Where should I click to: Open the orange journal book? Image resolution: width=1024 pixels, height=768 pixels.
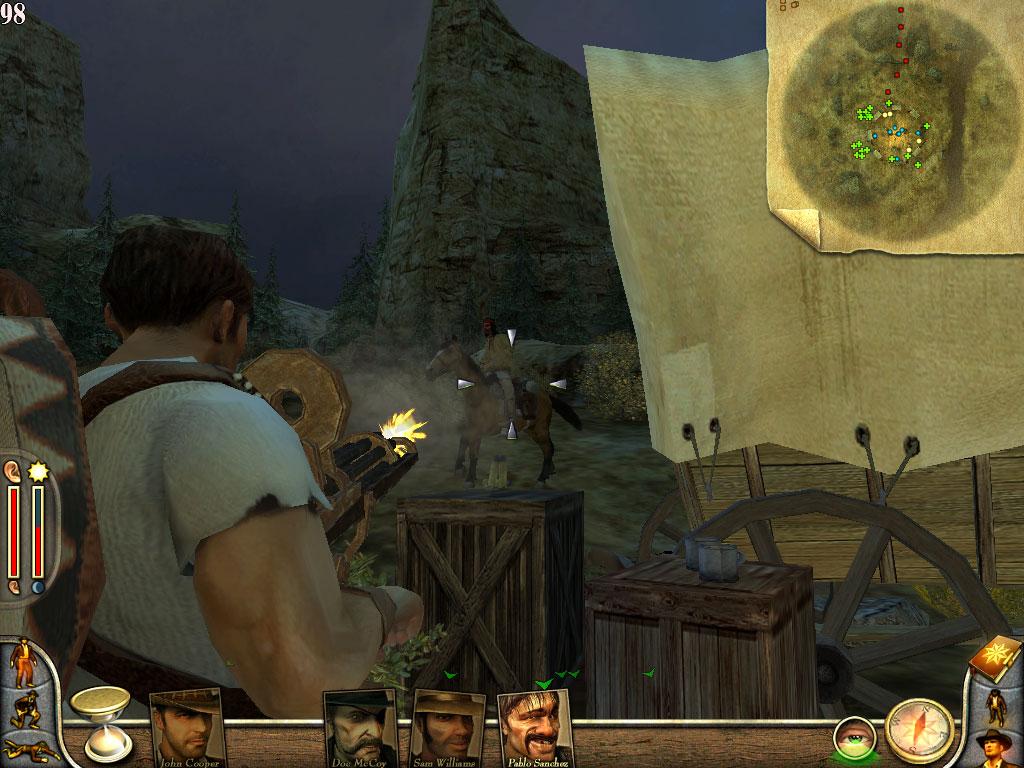[x=993, y=659]
